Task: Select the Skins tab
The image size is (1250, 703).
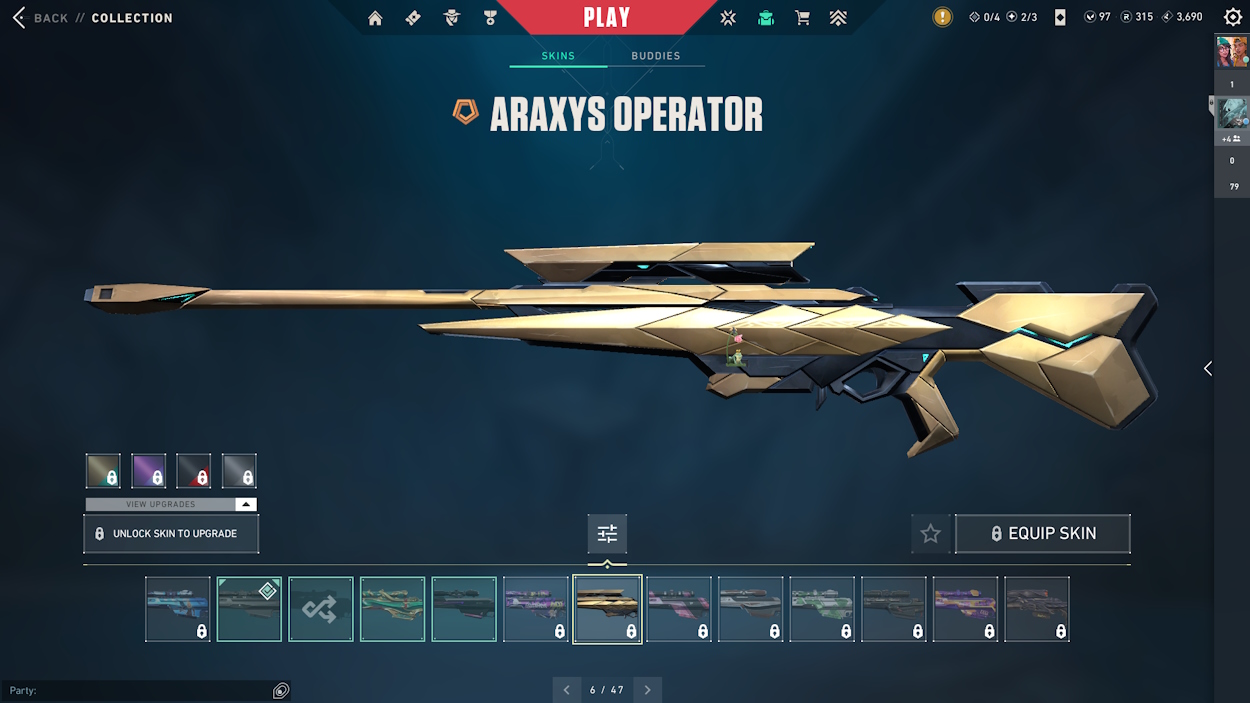Action: [x=558, y=56]
